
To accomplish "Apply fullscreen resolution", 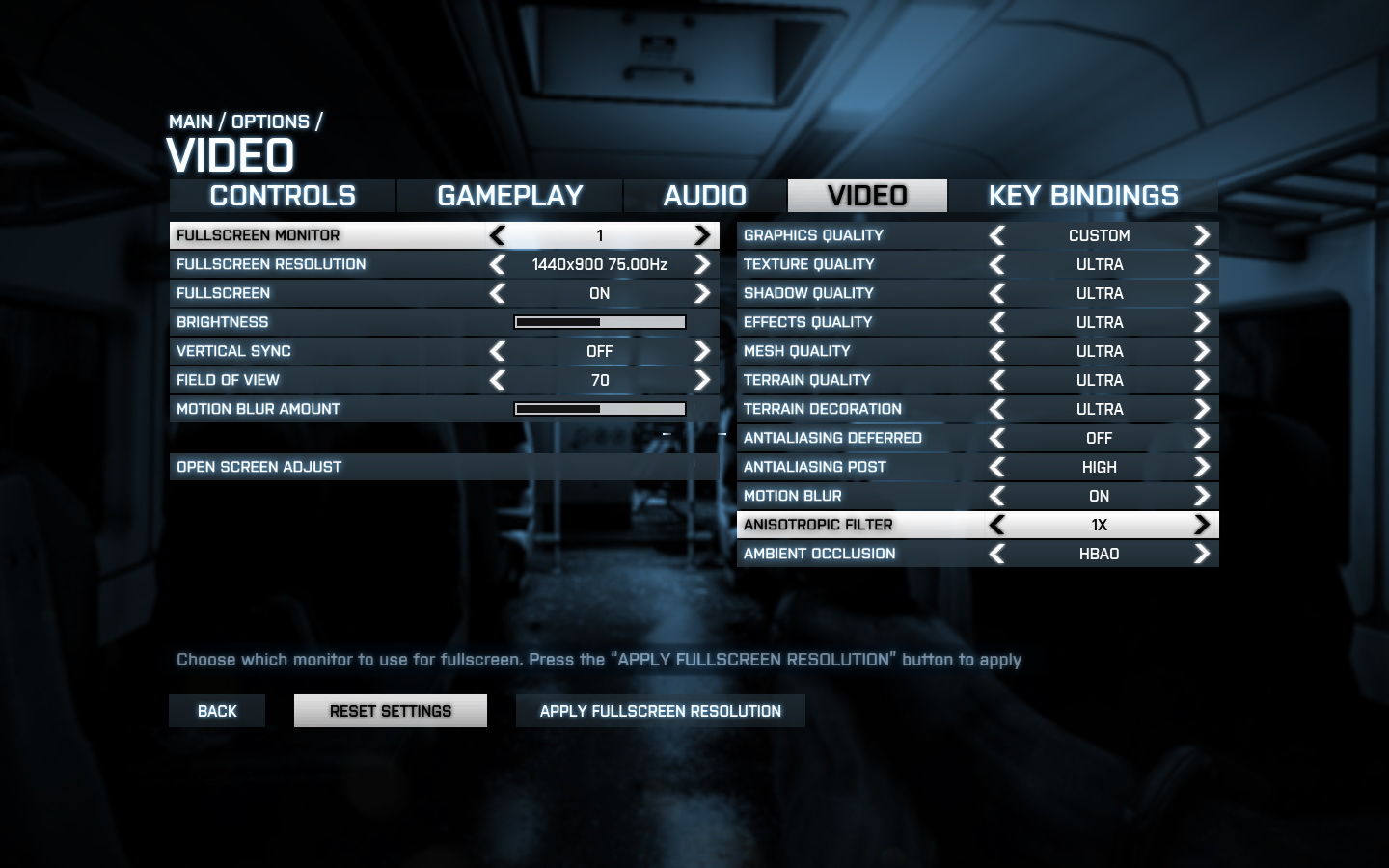I will pyautogui.click(x=661, y=711).
